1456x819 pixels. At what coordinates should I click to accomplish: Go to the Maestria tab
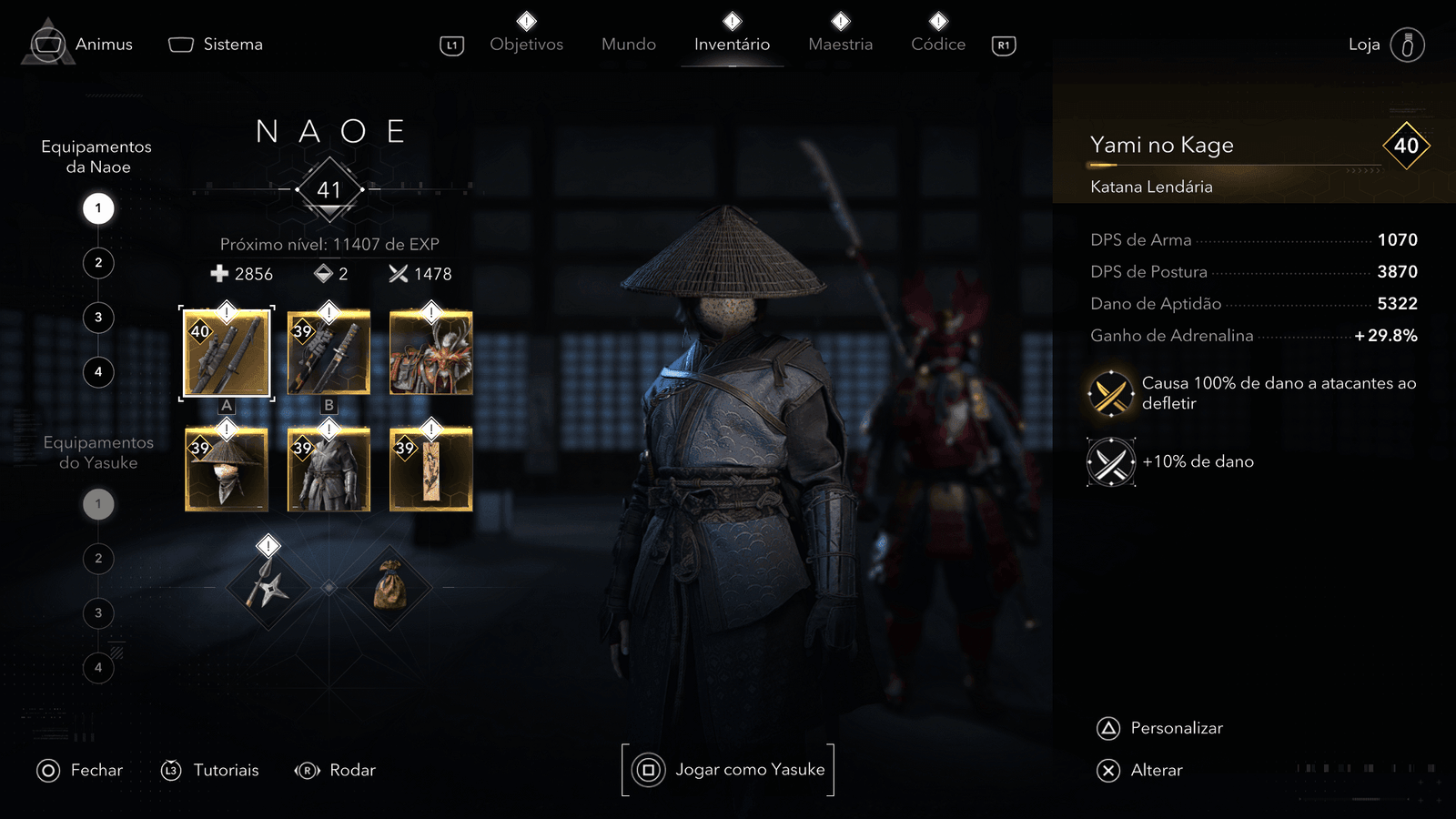pos(840,44)
